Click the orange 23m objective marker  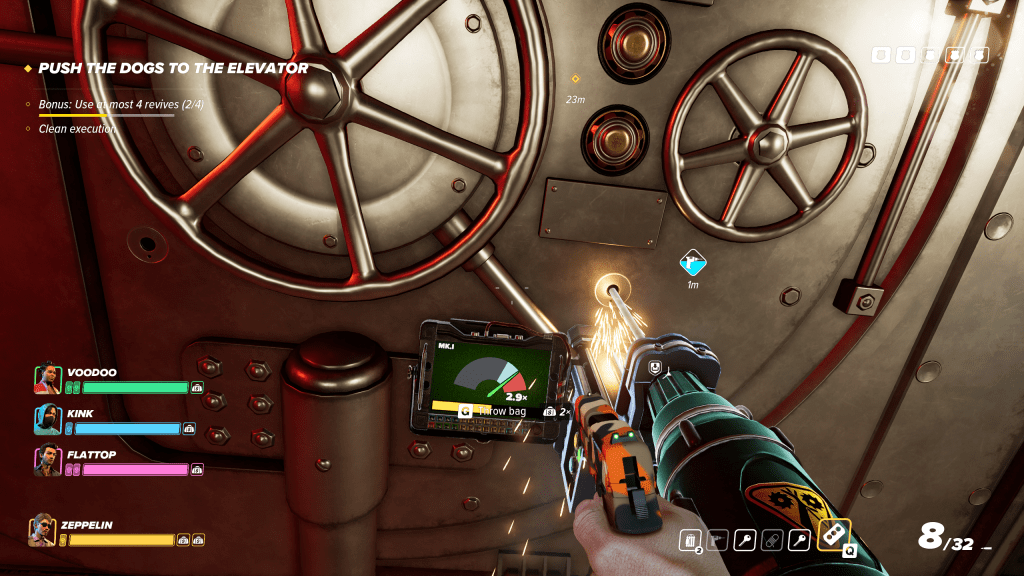(575, 79)
